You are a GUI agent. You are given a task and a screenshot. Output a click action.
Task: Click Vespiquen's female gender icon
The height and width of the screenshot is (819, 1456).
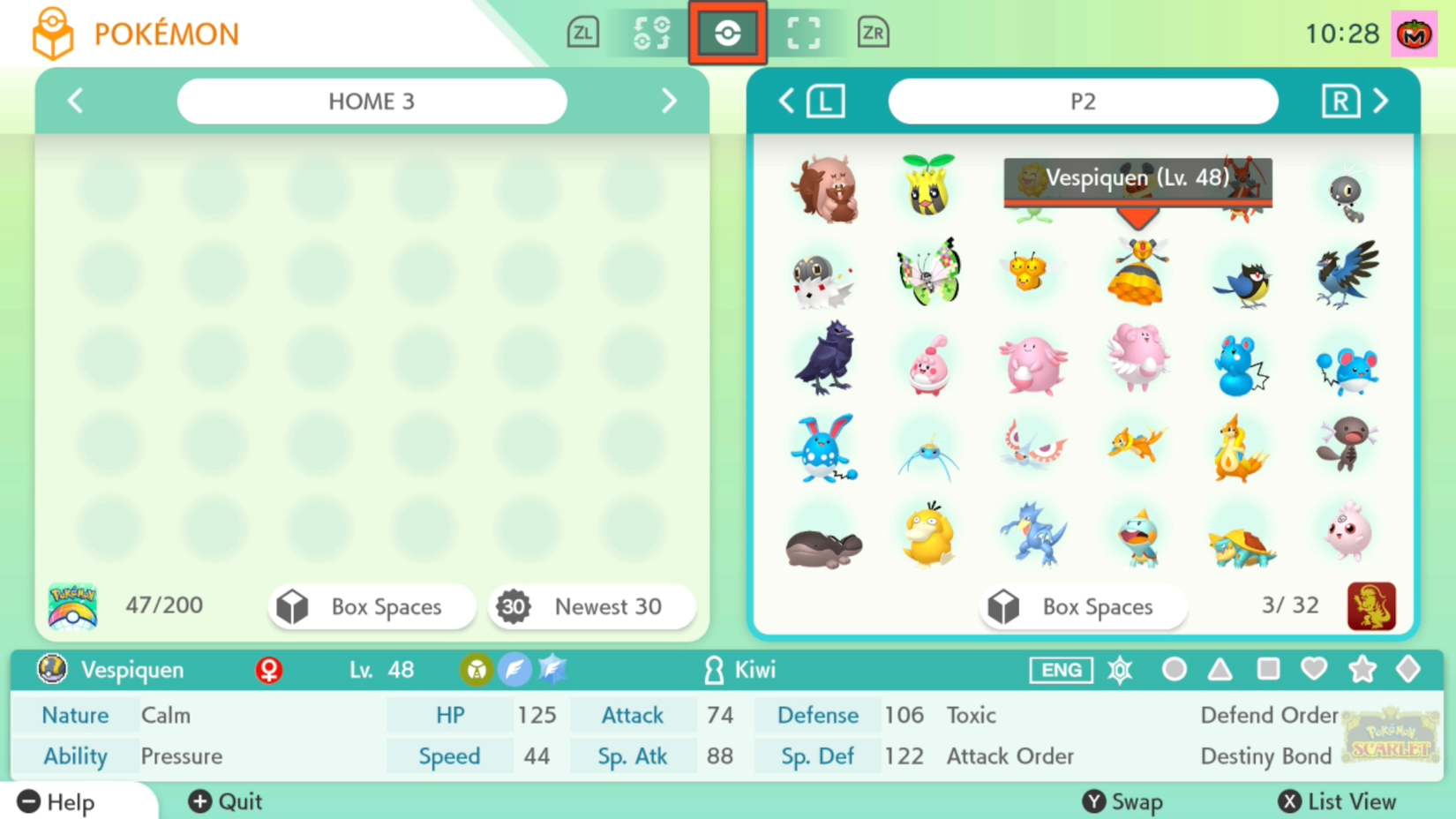[268, 670]
